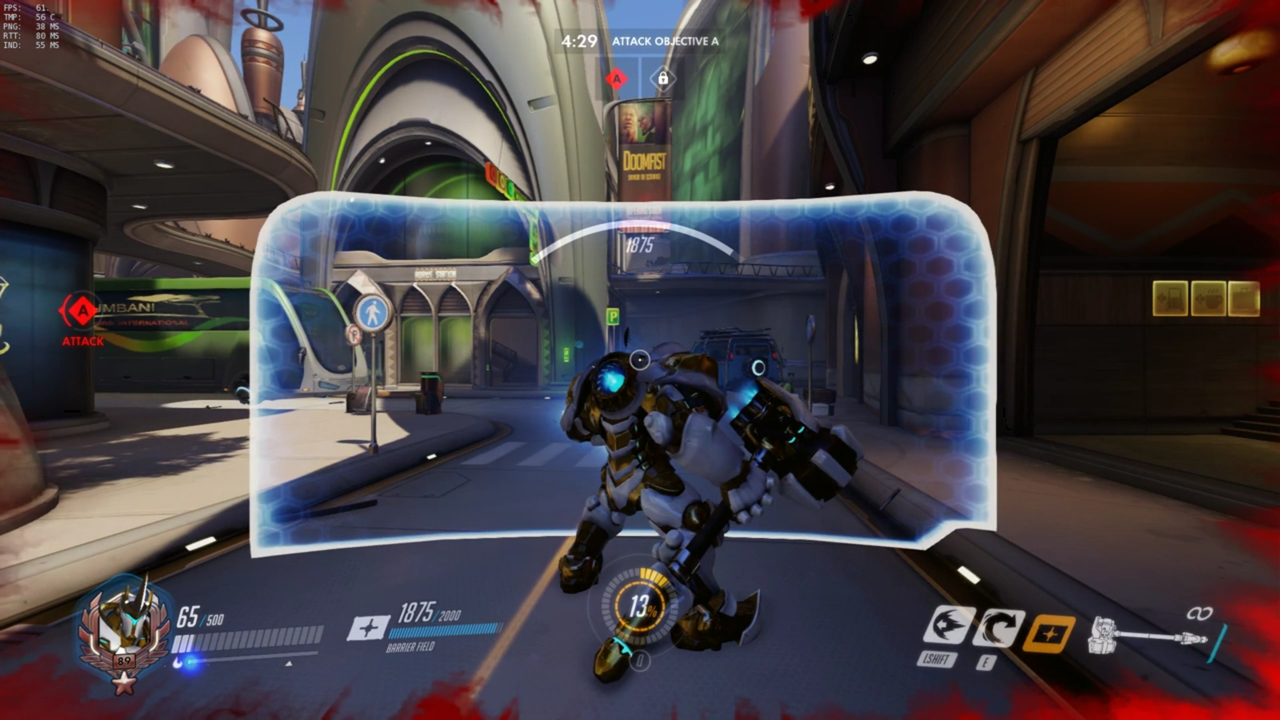
Task: Click the red Attack waypoint marker
Action: pos(80,311)
